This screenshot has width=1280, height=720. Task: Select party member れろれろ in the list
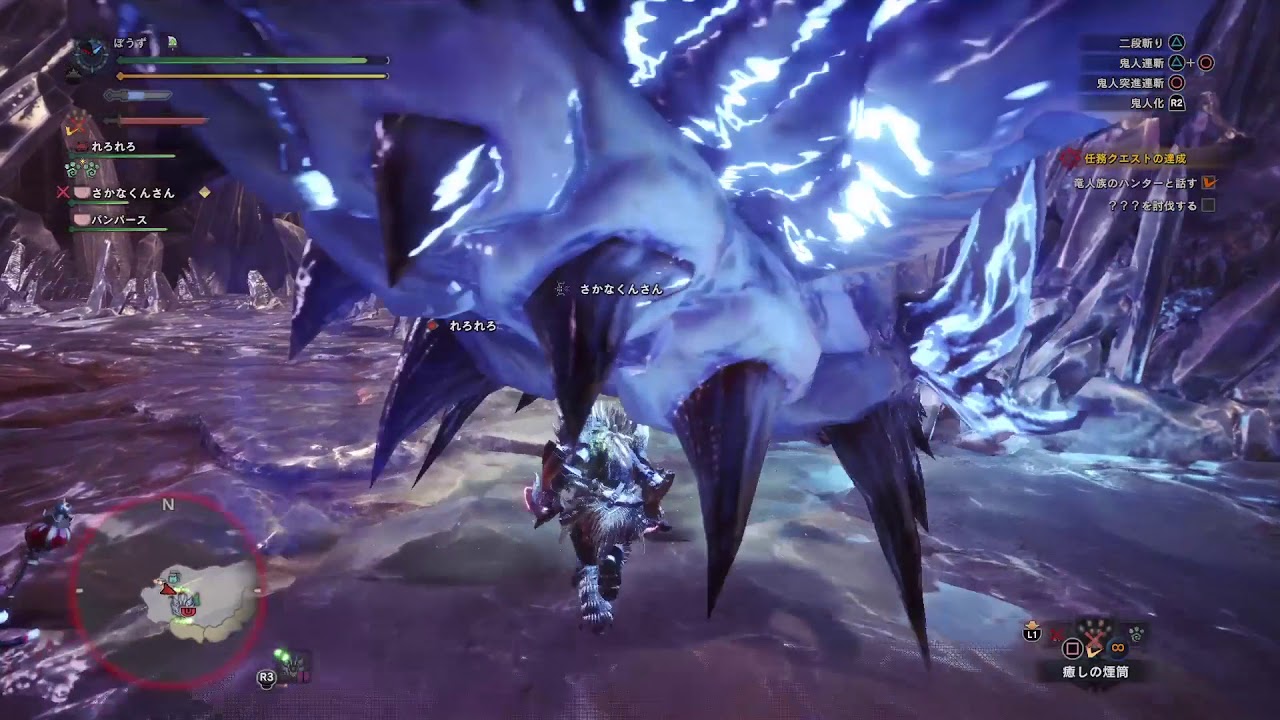coord(112,147)
